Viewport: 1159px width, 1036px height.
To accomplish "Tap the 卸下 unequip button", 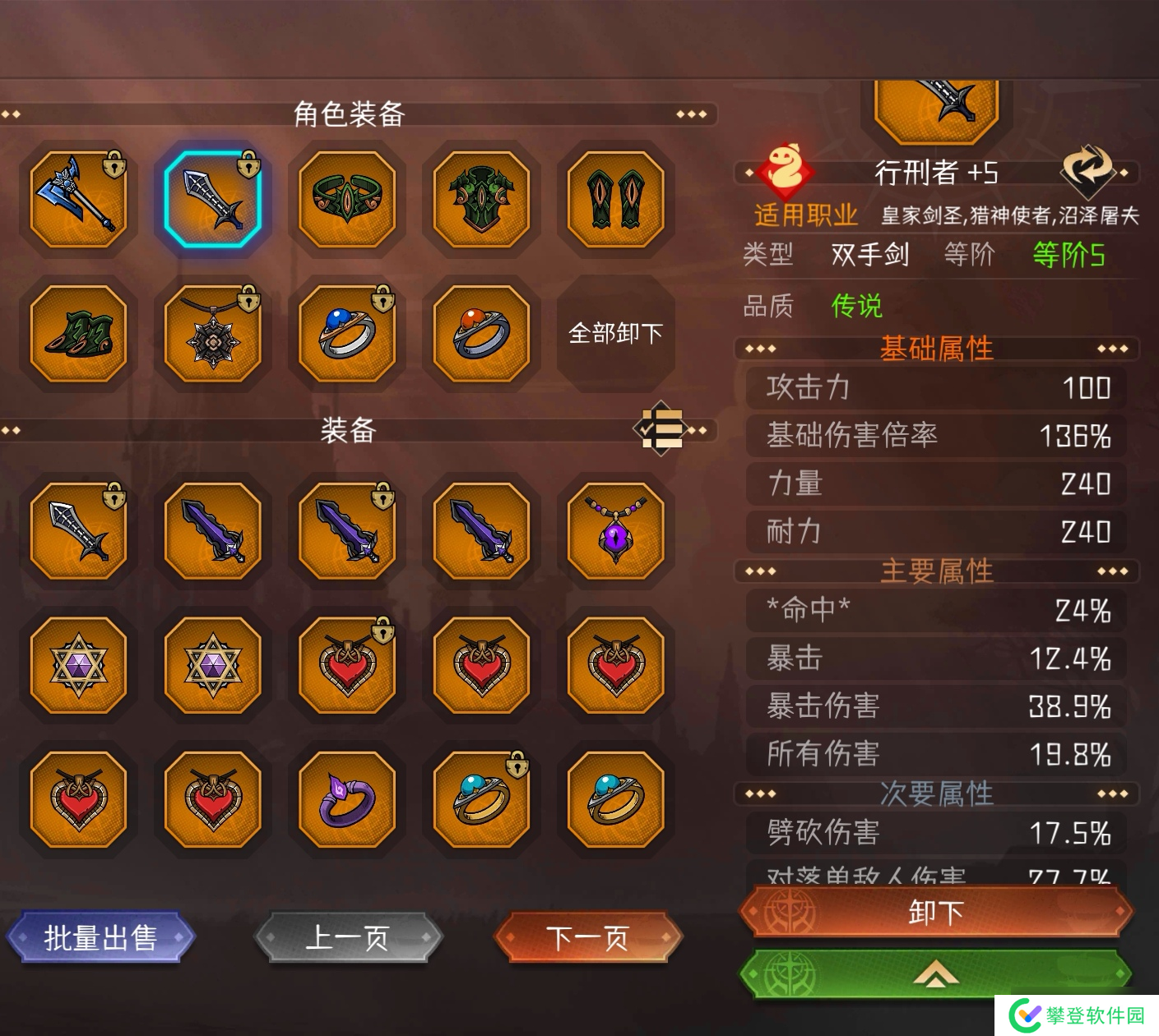I will pos(936,912).
